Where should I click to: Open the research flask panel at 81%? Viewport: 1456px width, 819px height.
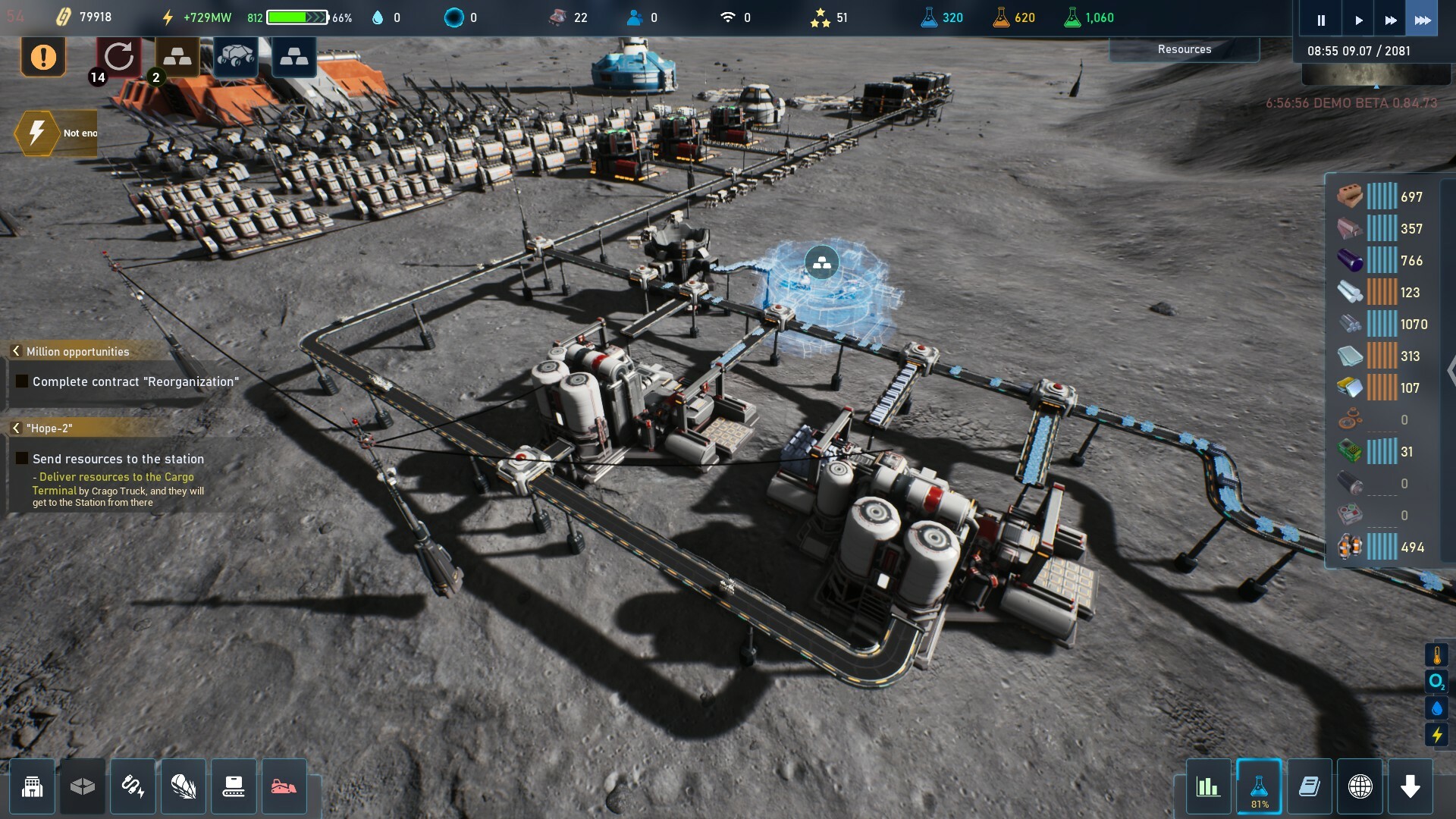pyautogui.click(x=1259, y=787)
